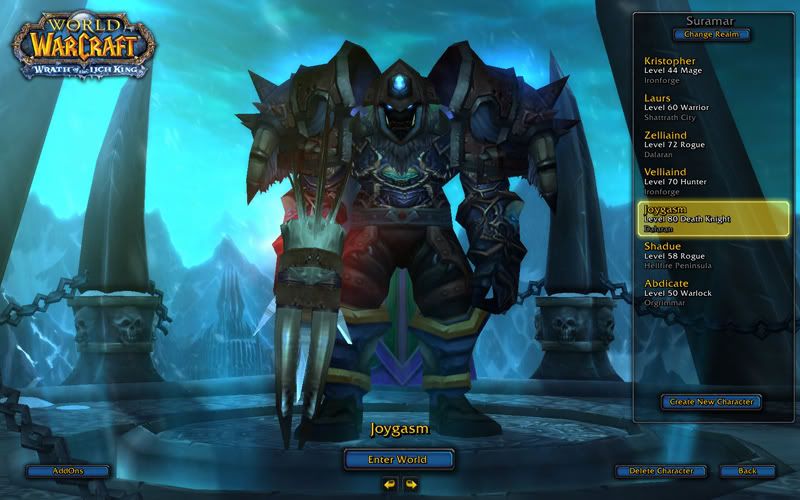The image size is (800, 500).
Task: Open the AddOns list
Action: tap(68, 470)
